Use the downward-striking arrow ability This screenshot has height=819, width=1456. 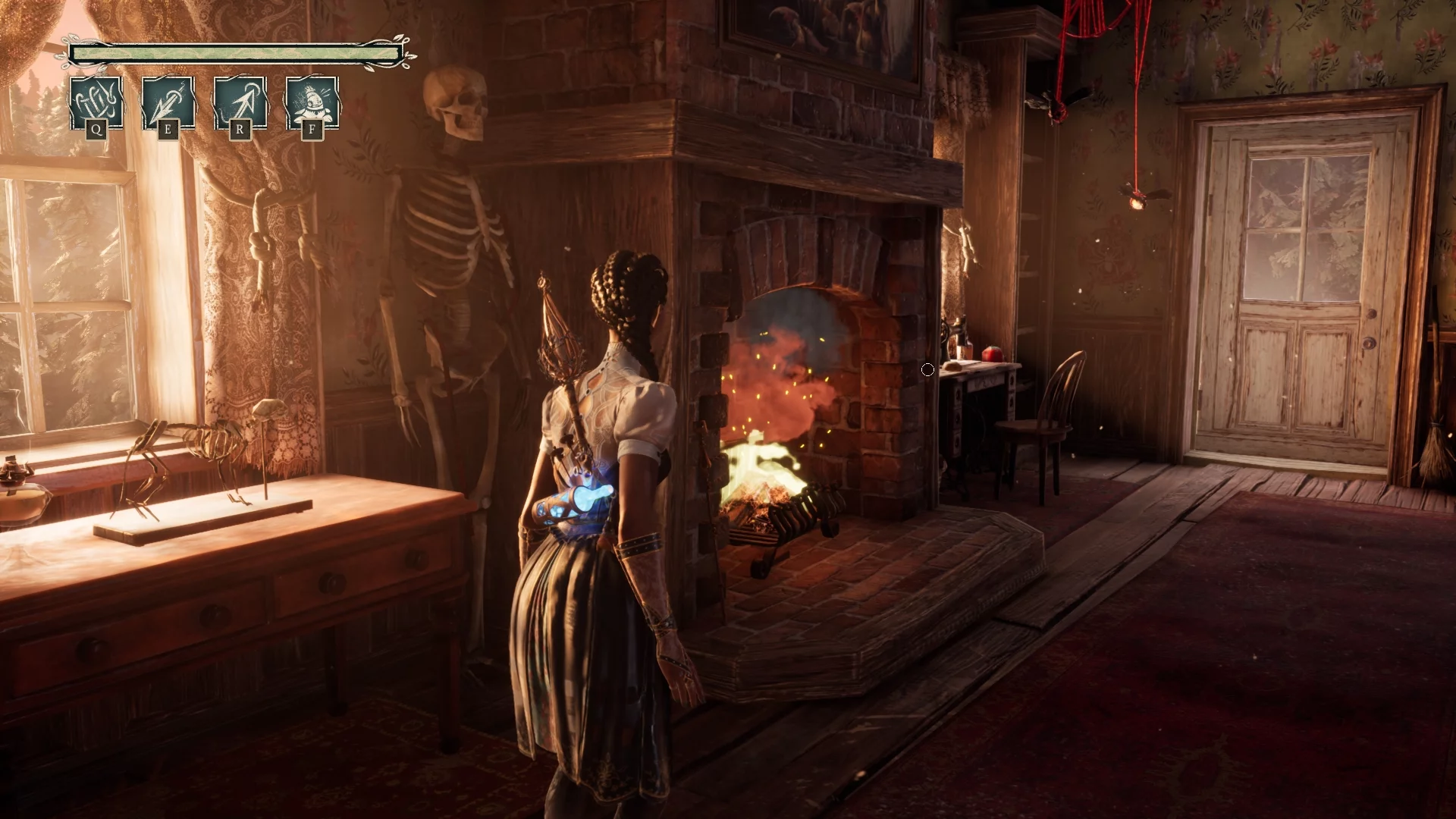(x=168, y=102)
